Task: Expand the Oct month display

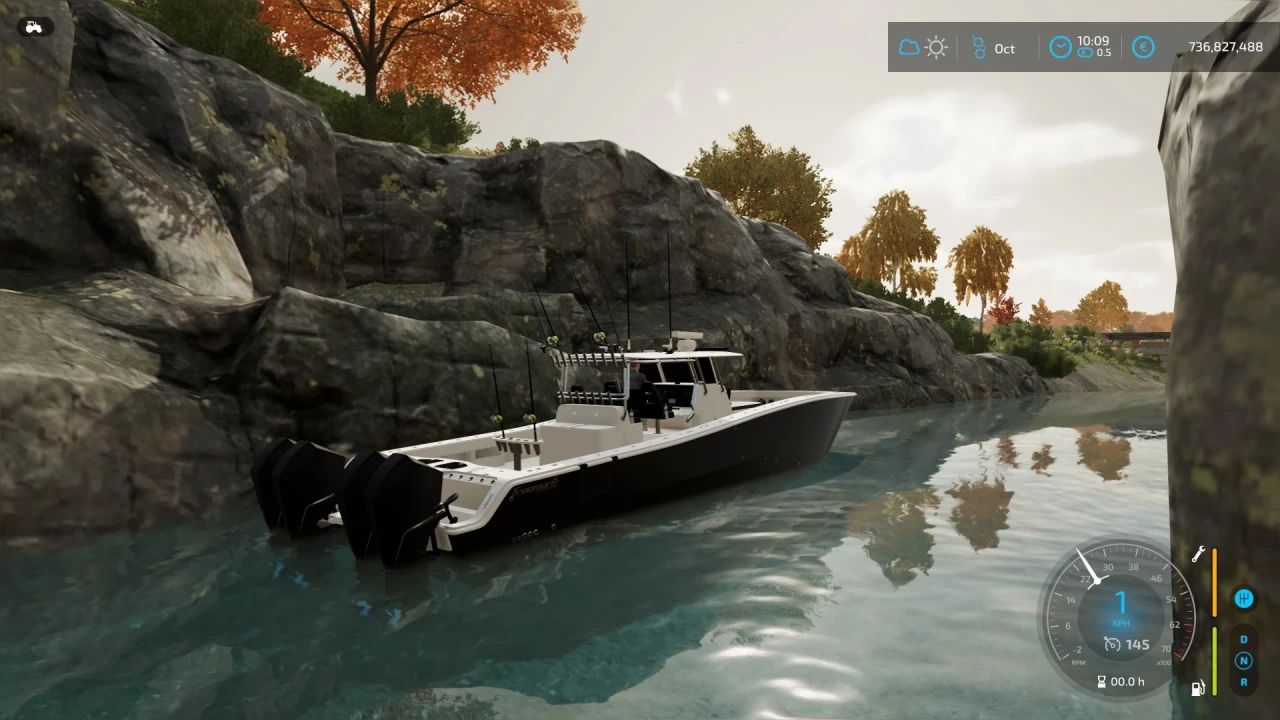Action: coord(1004,48)
